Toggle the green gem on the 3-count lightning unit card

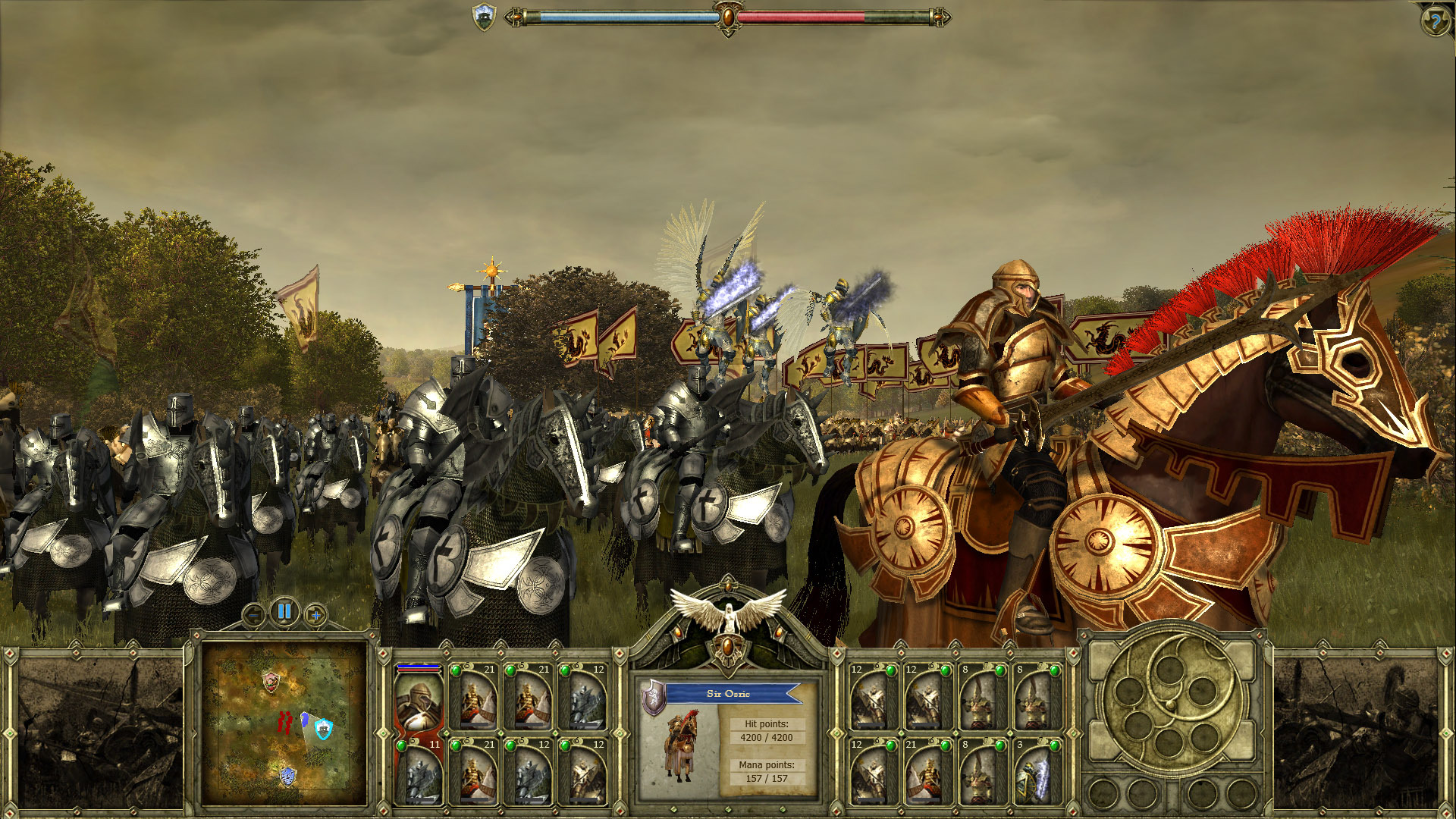click(1054, 745)
